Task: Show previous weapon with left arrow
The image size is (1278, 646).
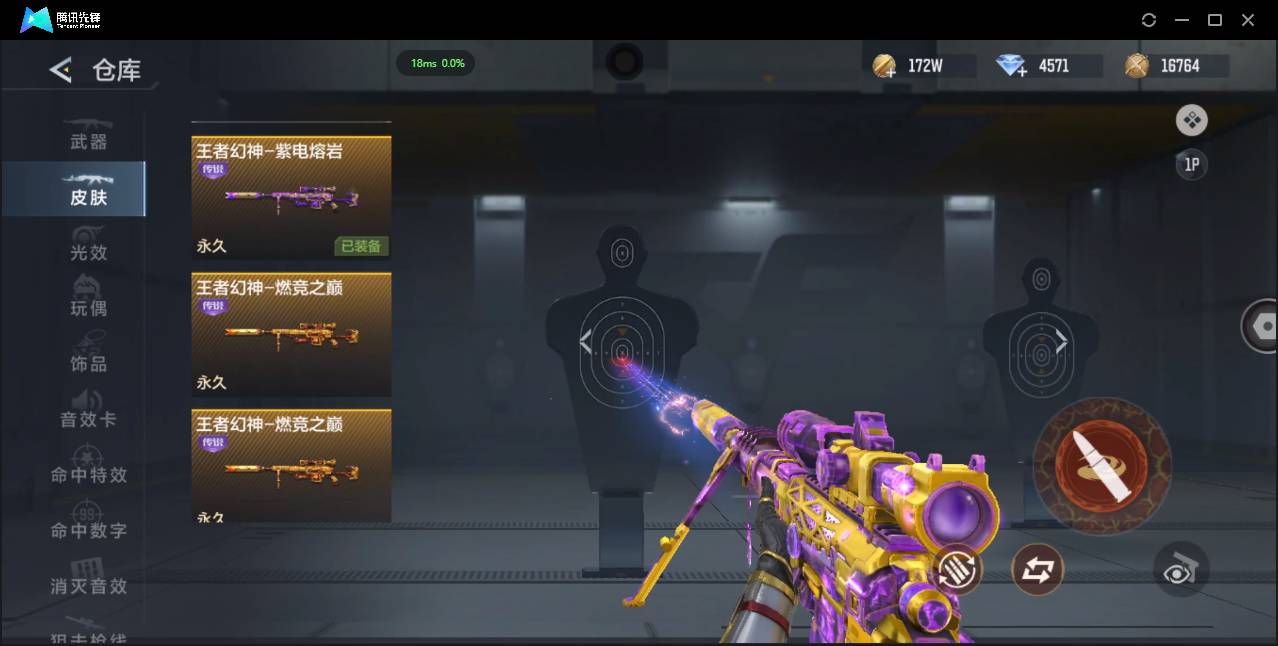Action: tap(586, 343)
